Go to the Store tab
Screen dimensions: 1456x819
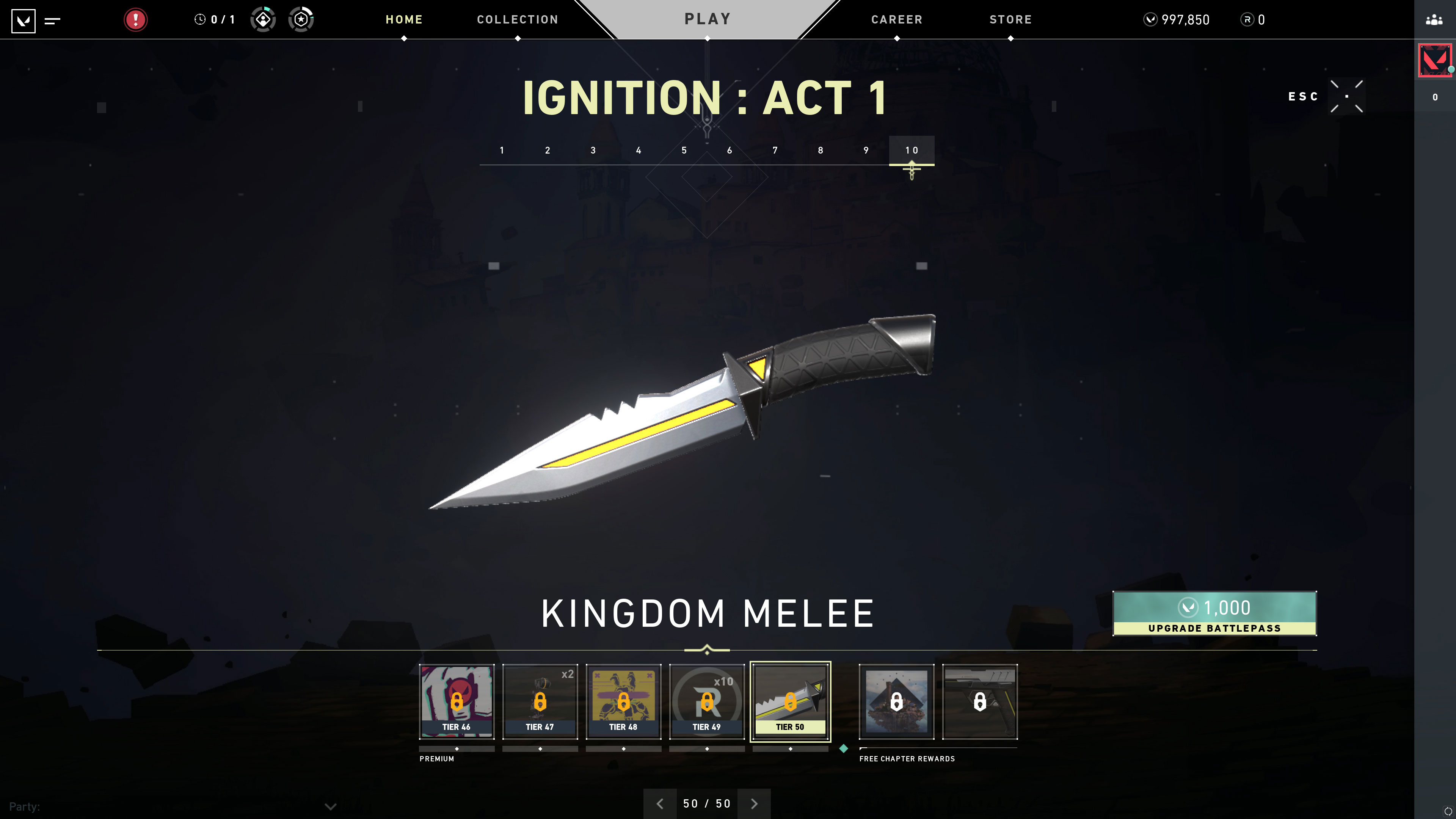click(x=1010, y=20)
